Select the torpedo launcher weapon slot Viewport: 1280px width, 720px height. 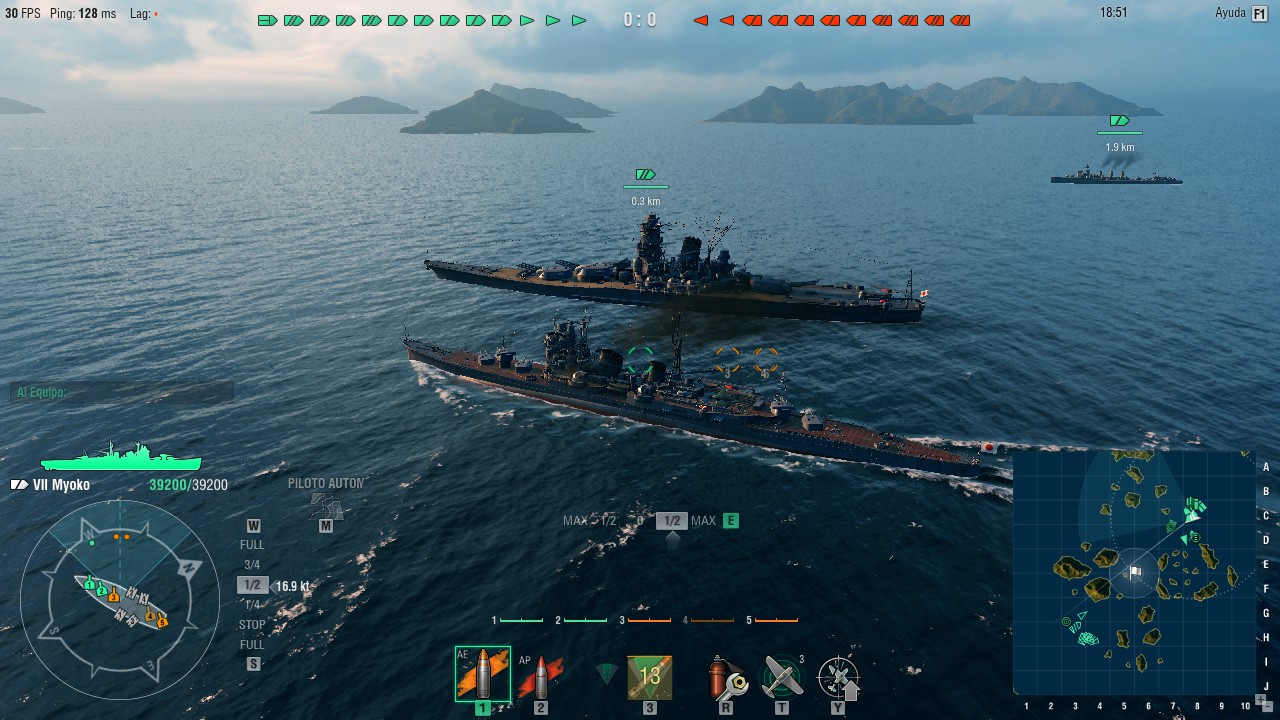[x=650, y=677]
